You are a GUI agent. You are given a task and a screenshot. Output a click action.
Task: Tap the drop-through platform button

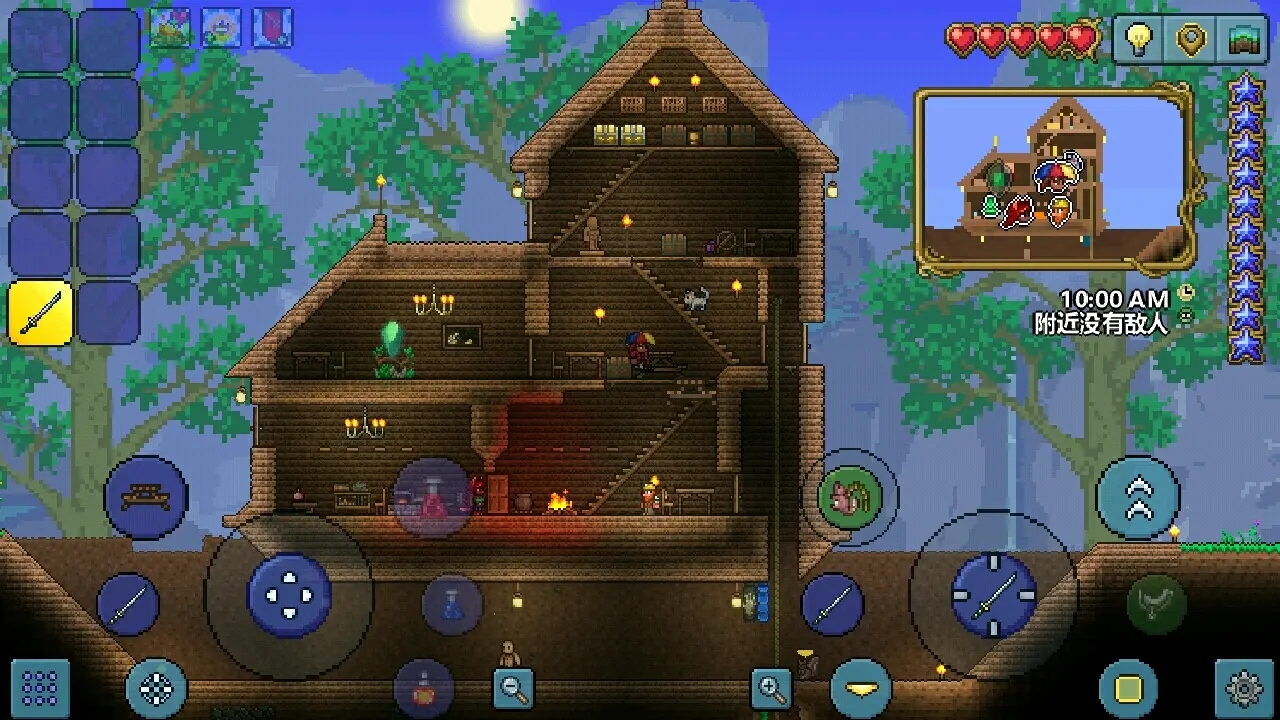click(861, 688)
